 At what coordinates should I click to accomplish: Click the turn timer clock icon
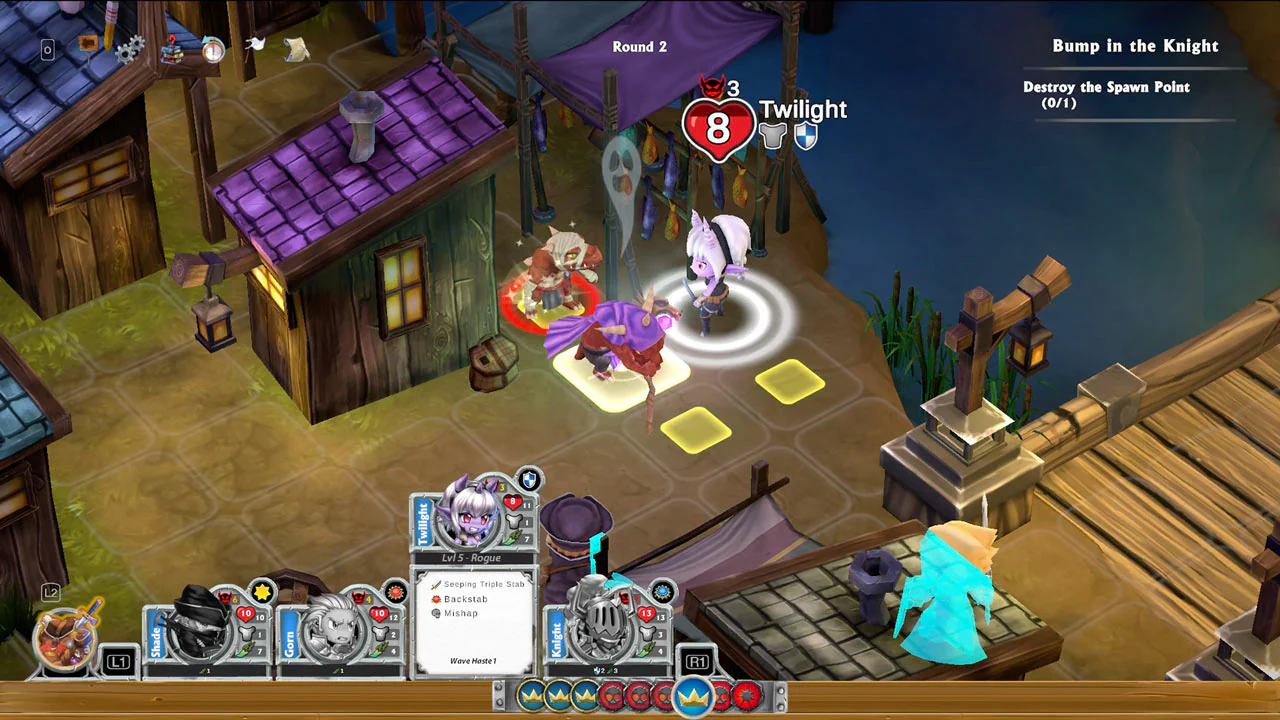214,52
